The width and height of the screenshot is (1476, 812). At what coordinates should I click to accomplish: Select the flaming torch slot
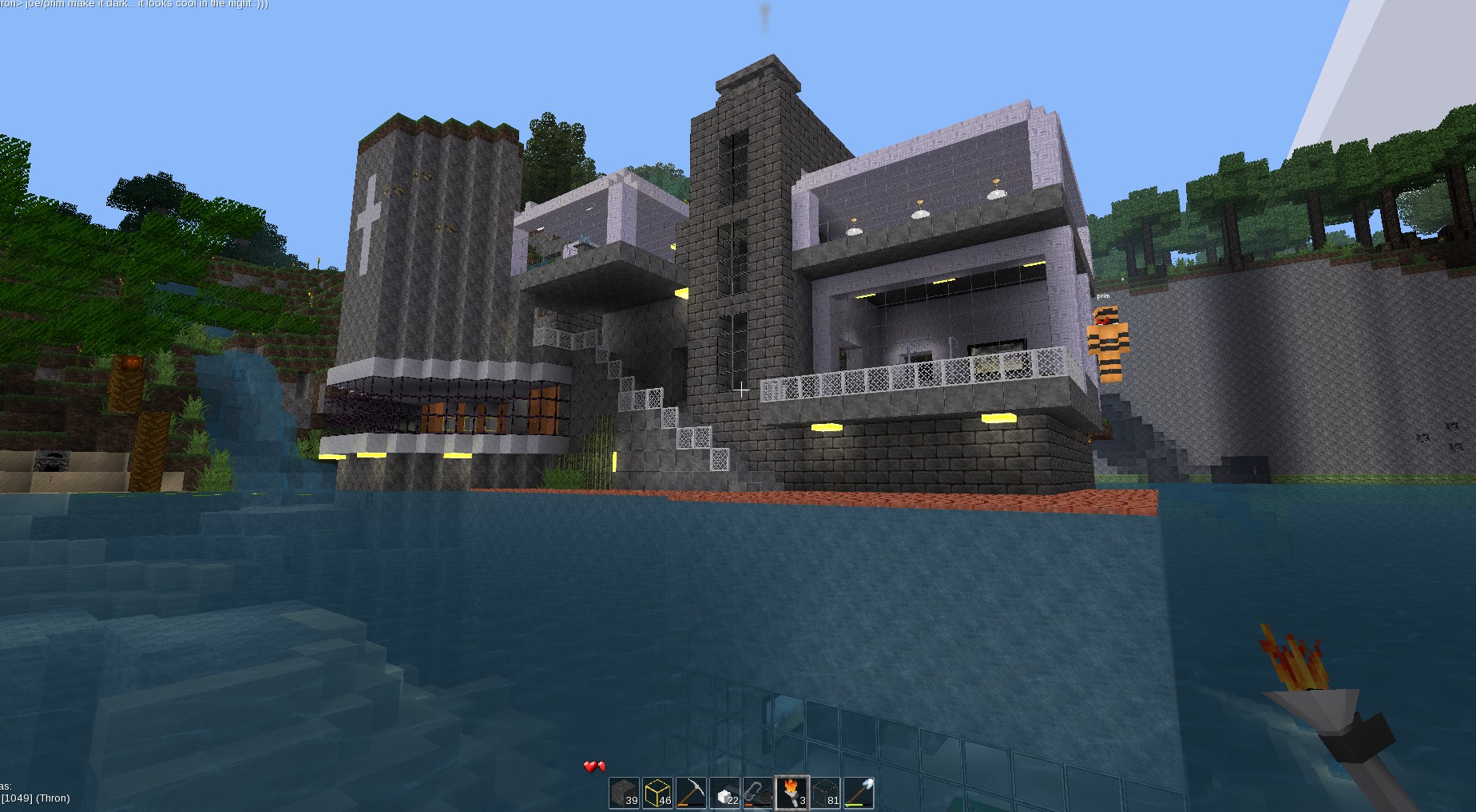792,793
